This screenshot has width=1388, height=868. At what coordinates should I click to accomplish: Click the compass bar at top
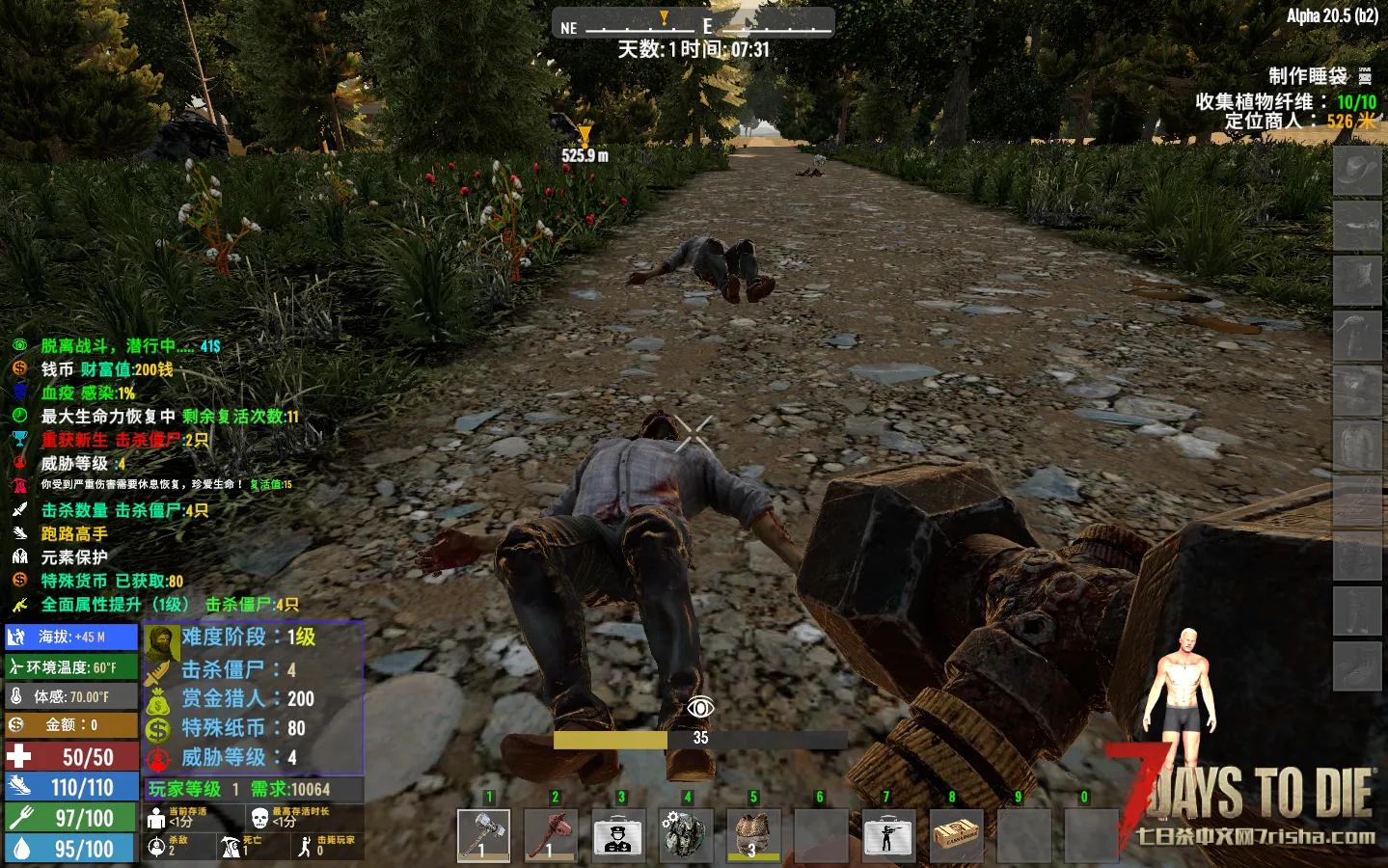[x=693, y=23]
